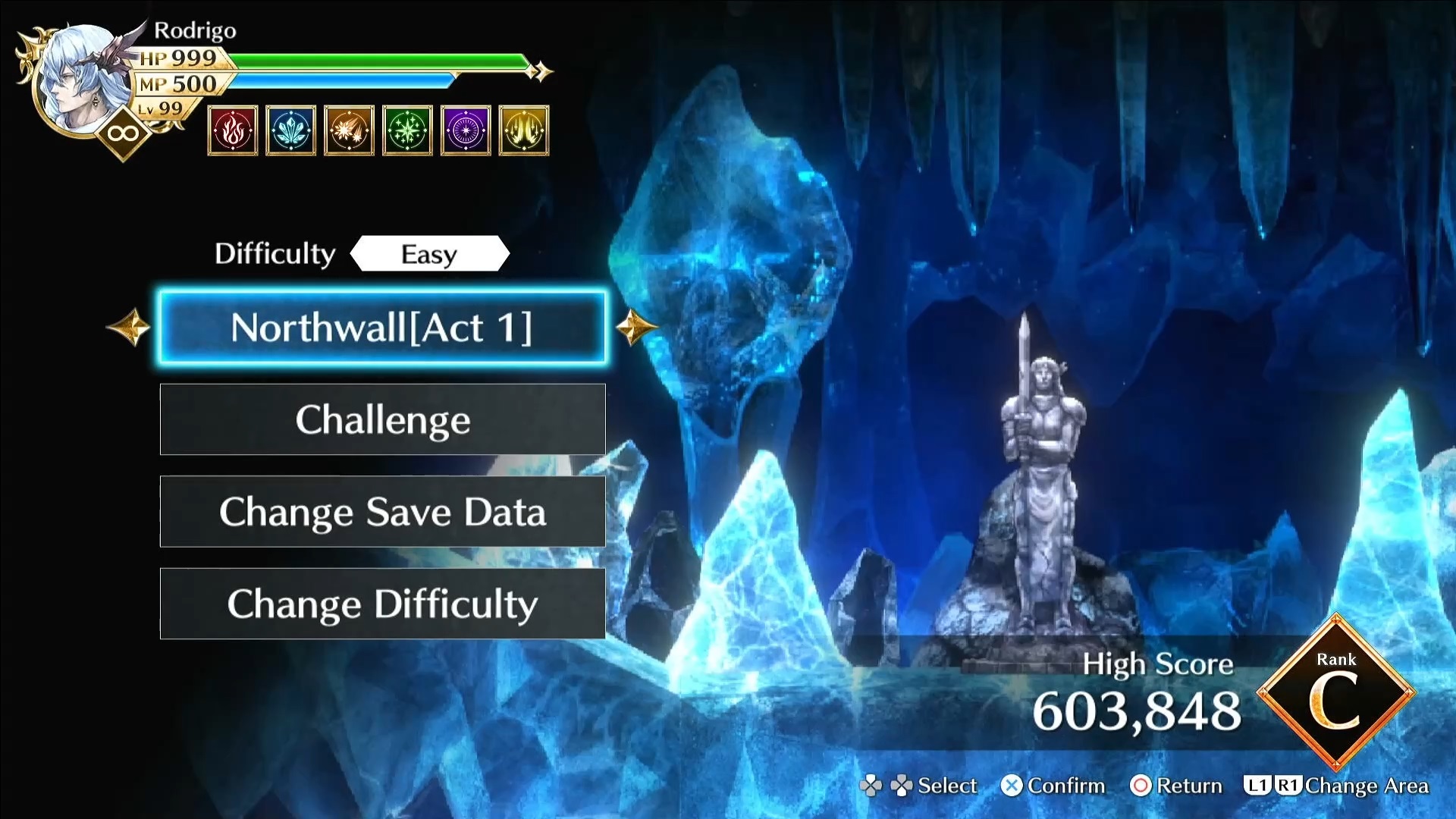Viewport: 1456px width, 819px height.
Task: Choose Change Save Data
Action: [x=382, y=512]
